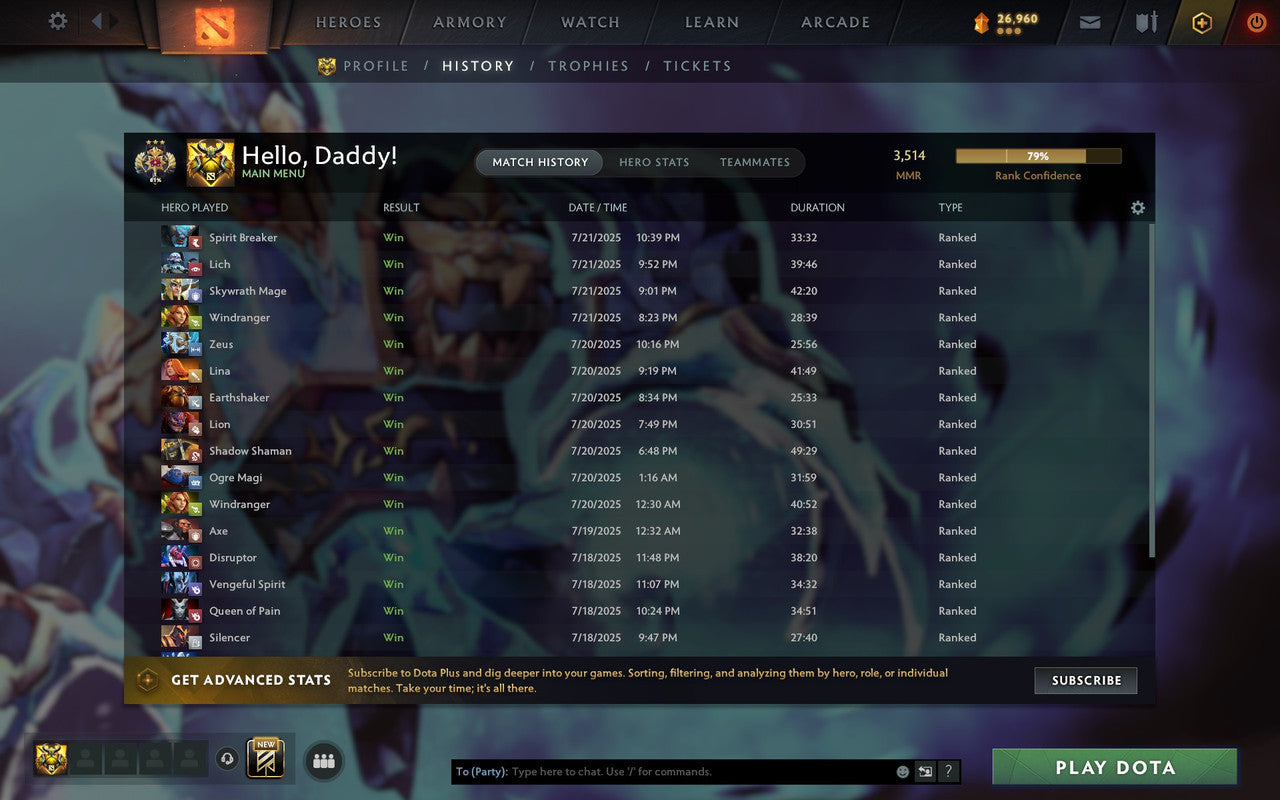Open the mail notifications icon
1280x800 pixels.
pos(1089,22)
